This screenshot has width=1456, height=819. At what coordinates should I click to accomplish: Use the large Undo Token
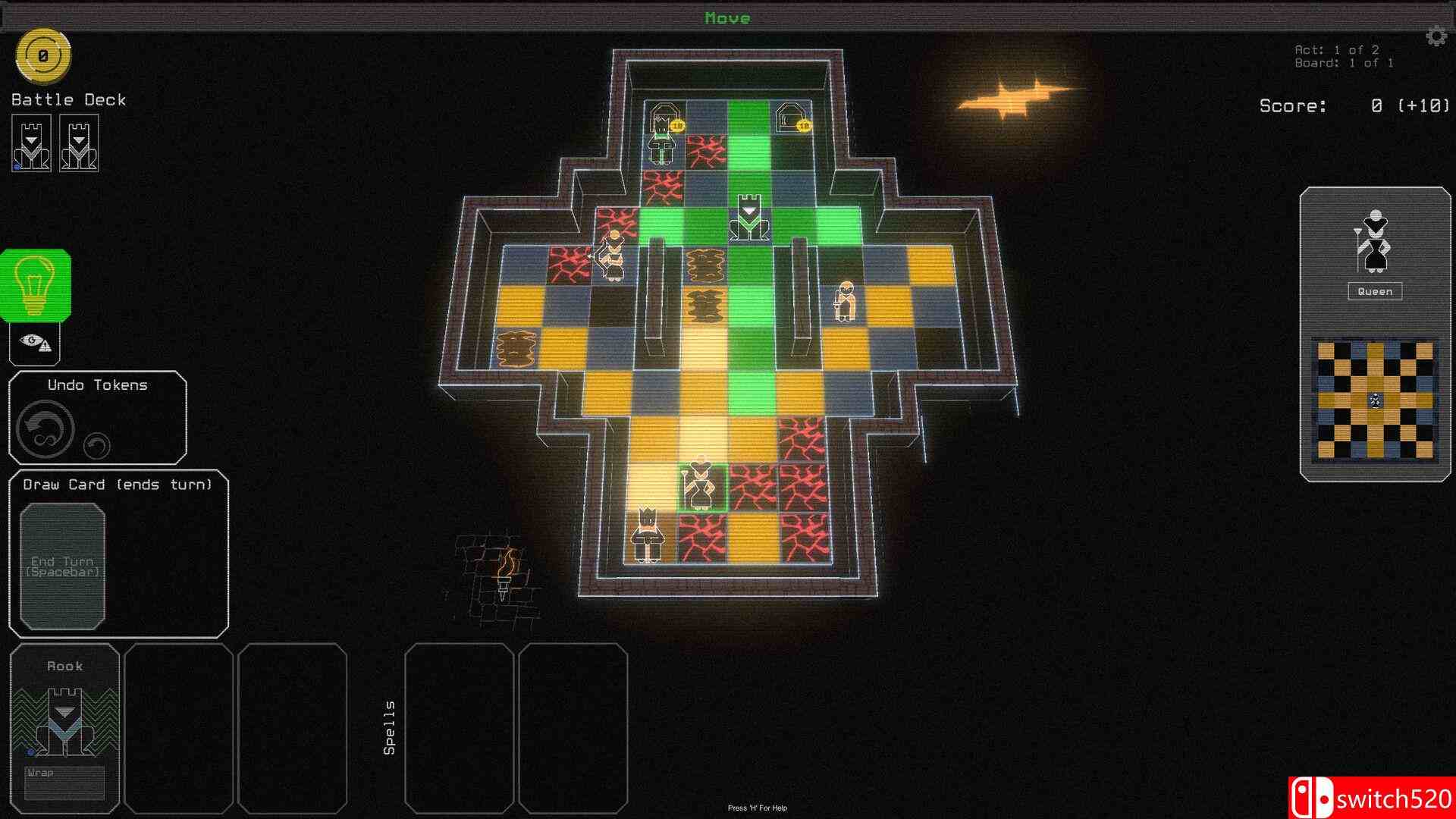click(x=44, y=428)
